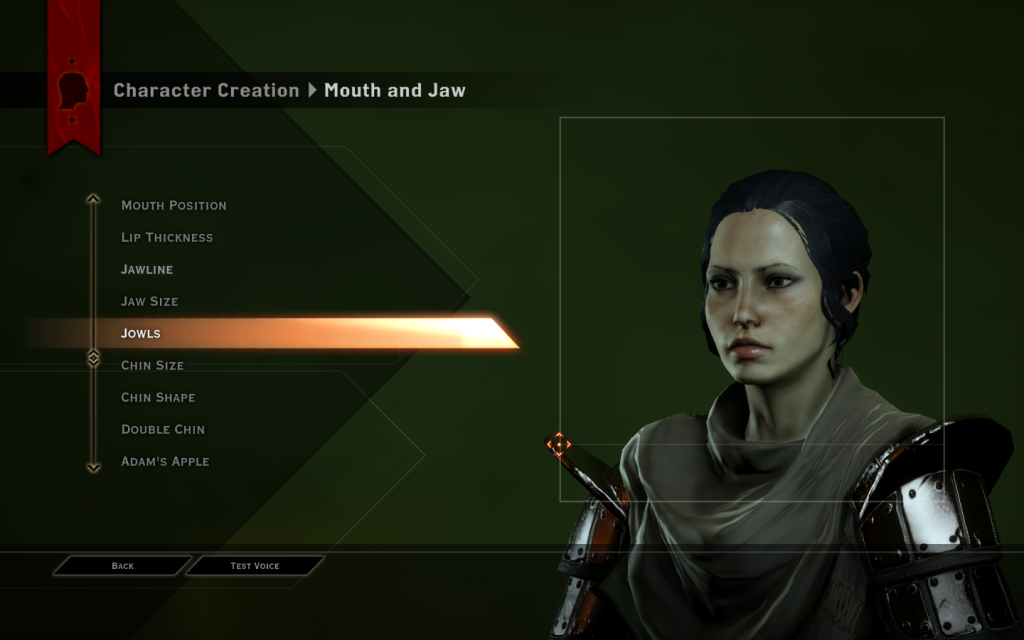Open the Jawline setting

[147, 269]
